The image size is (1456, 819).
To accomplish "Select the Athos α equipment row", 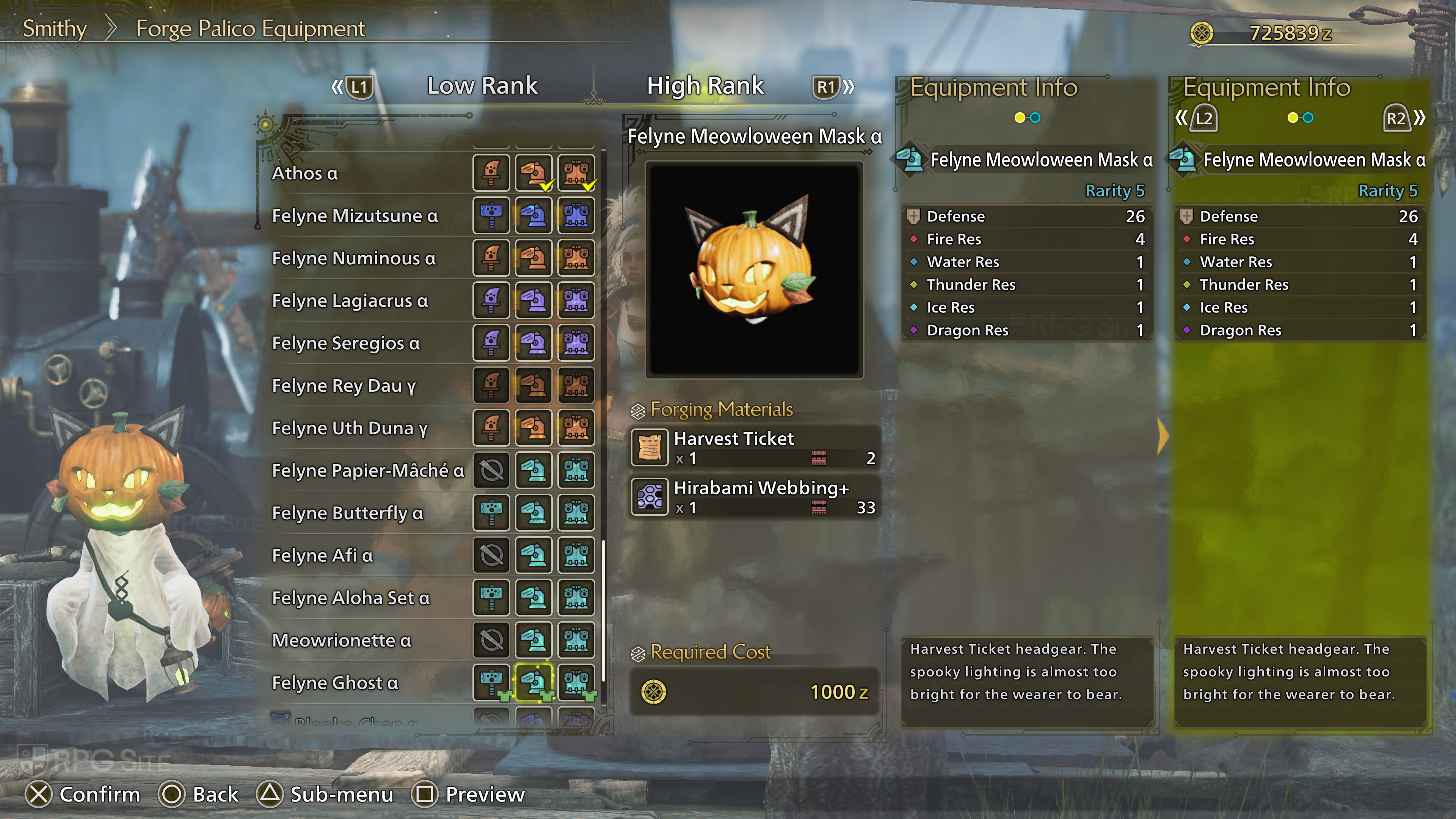I will click(x=305, y=173).
